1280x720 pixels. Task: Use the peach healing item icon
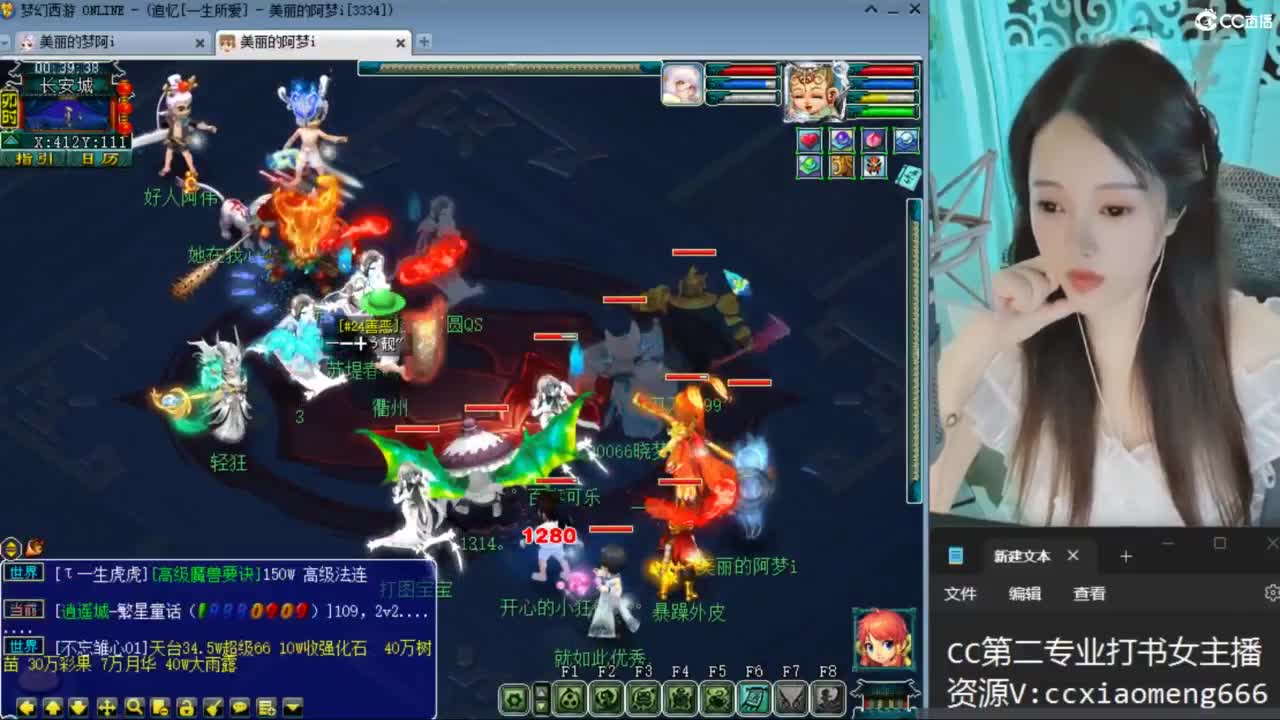coord(875,140)
